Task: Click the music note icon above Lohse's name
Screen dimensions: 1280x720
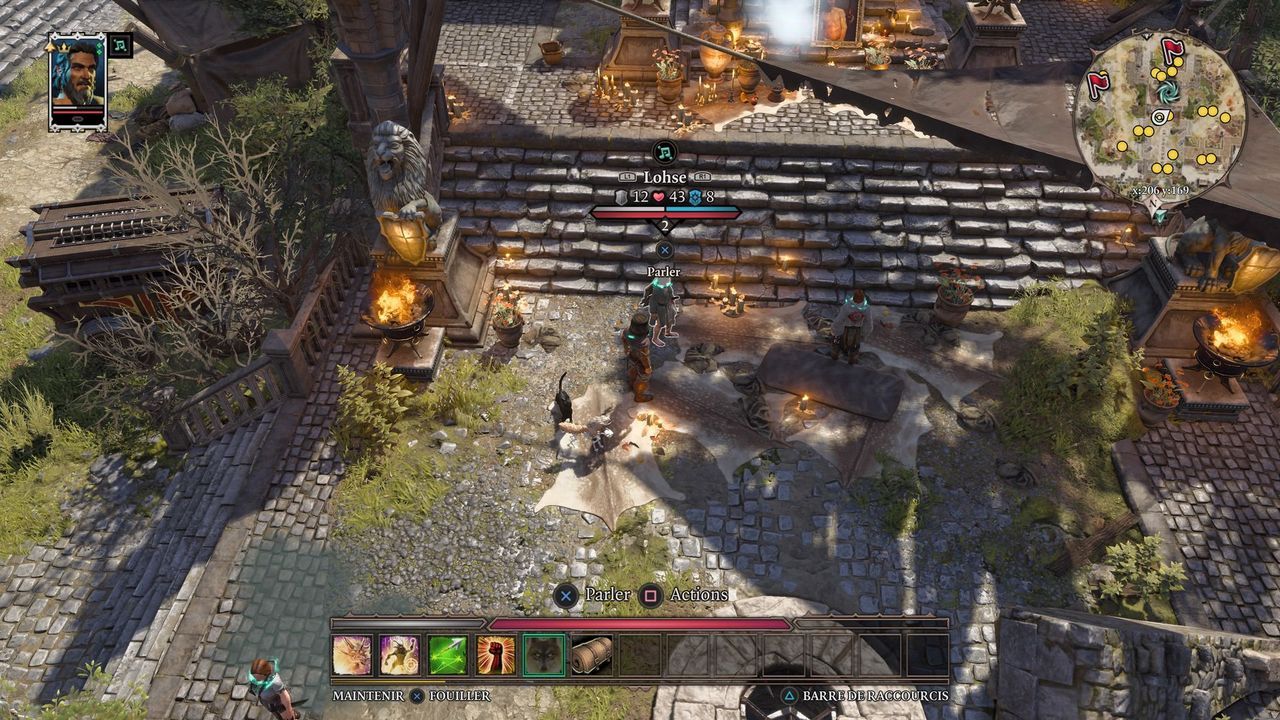Action: point(664,152)
